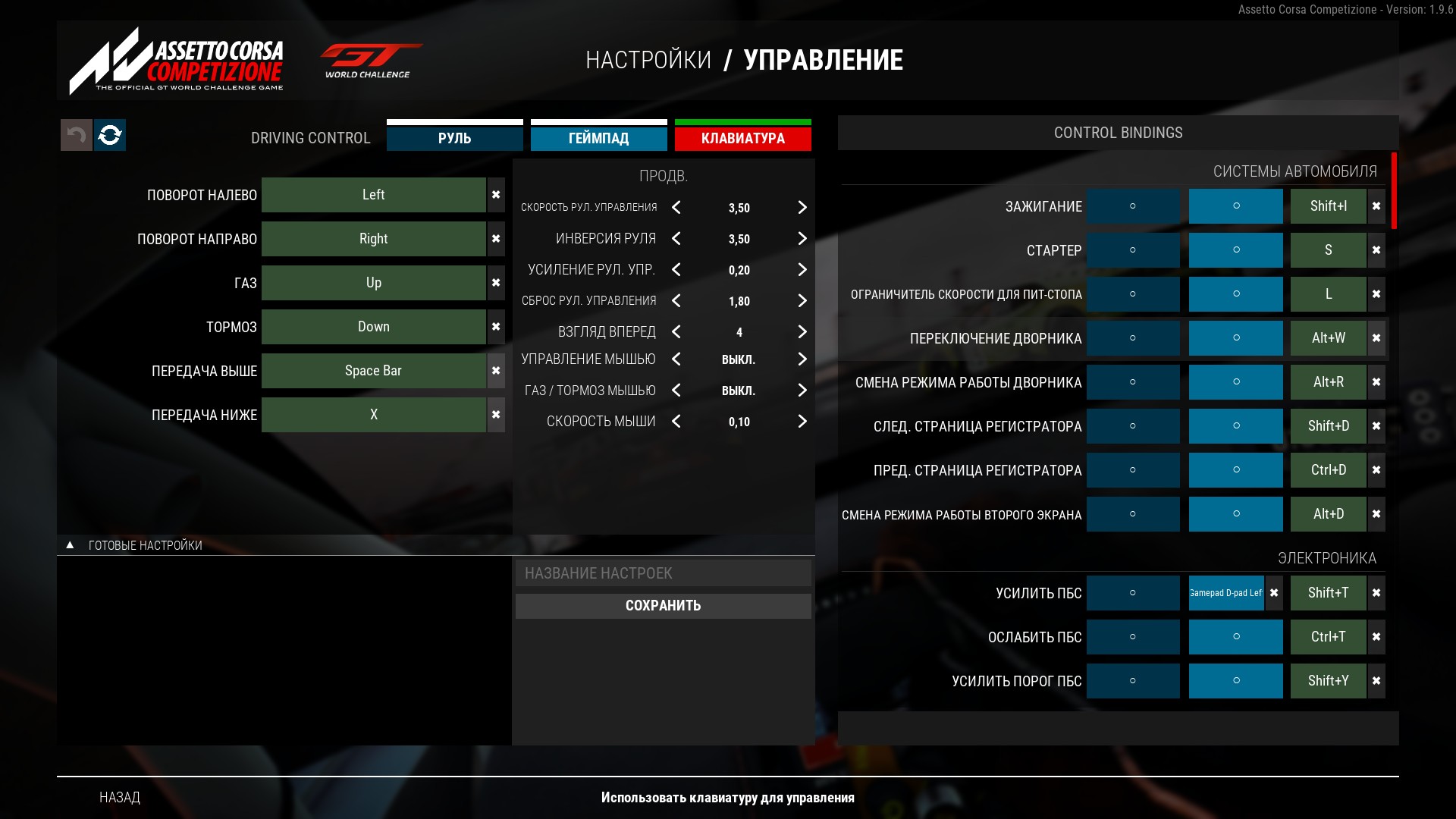
Task: Toggle УПРАВЛЕНИЕ МЫШЬЮ with right arrow
Action: pyautogui.click(x=802, y=359)
